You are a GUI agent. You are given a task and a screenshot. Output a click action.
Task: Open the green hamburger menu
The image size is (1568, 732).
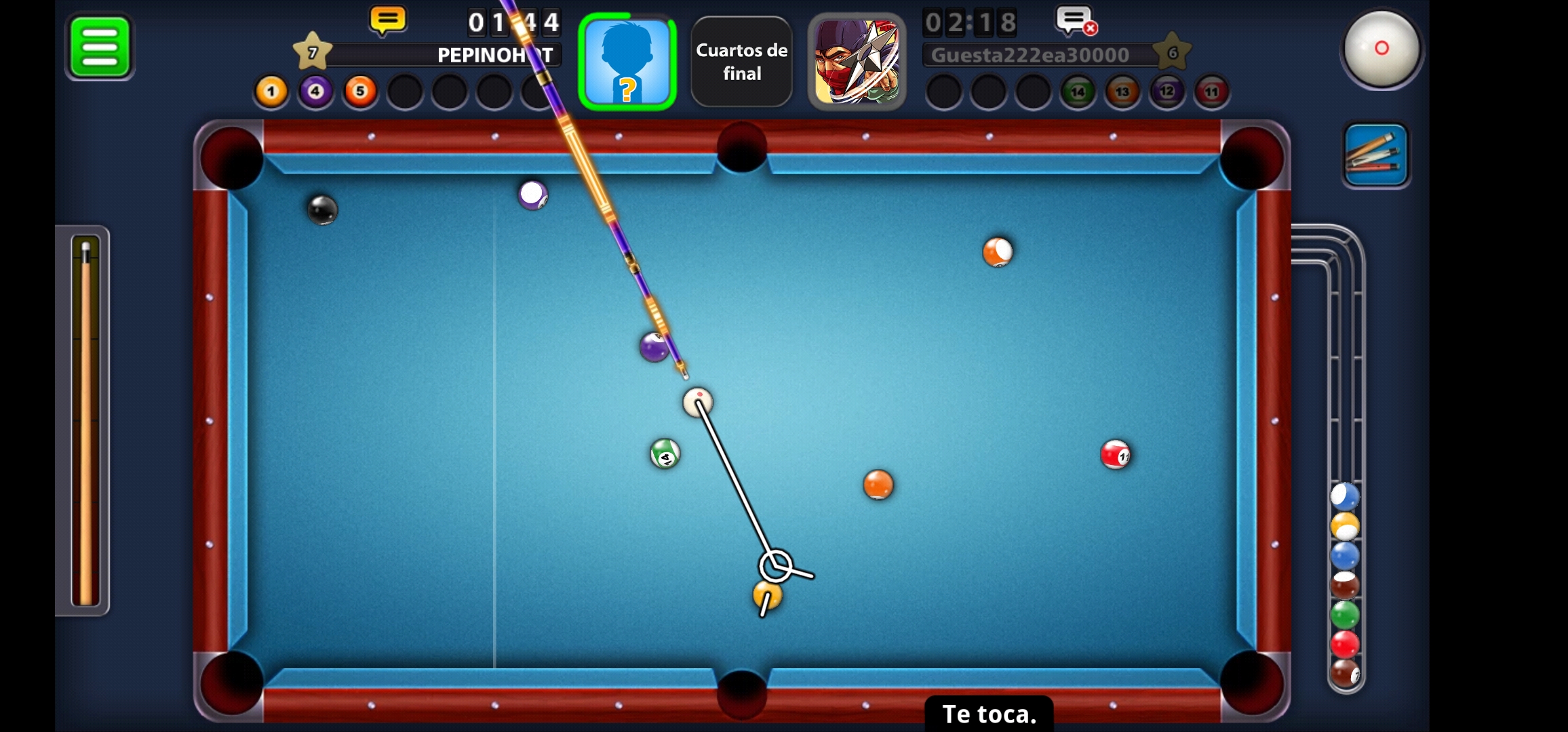coord(100,47)
